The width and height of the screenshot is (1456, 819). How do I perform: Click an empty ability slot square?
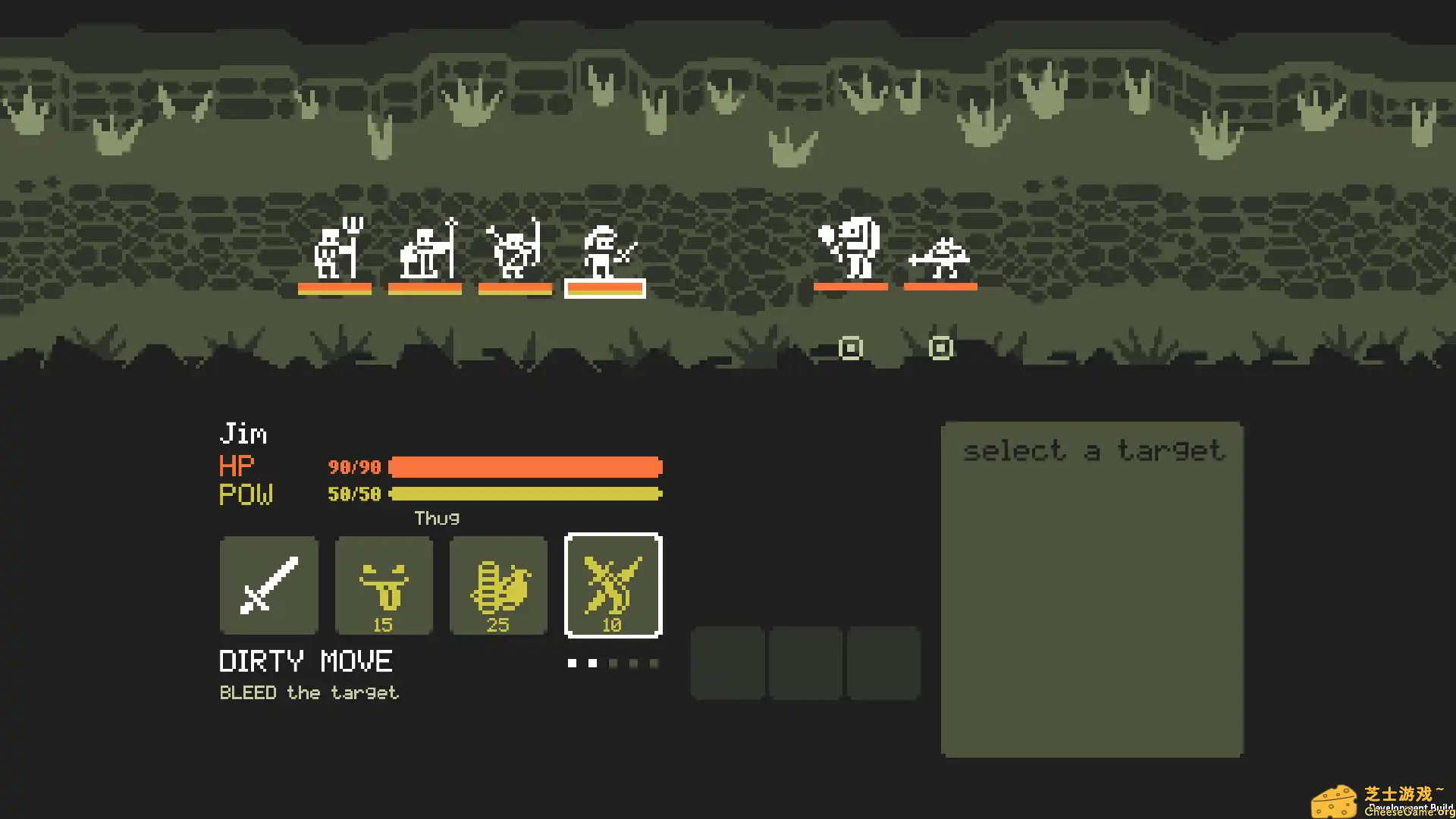tap(728, 662)
